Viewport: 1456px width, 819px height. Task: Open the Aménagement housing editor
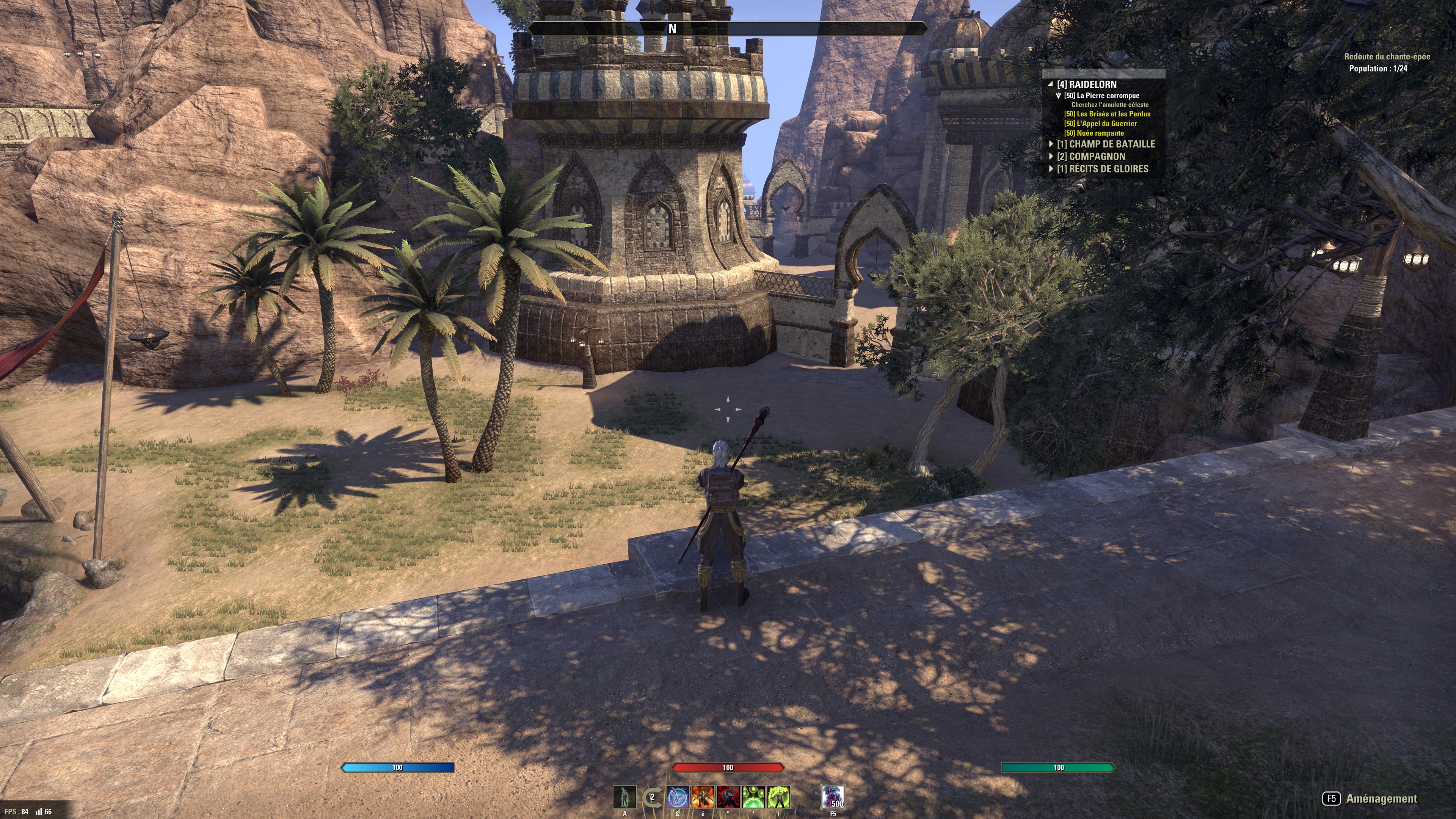[x=1370, y=799]
